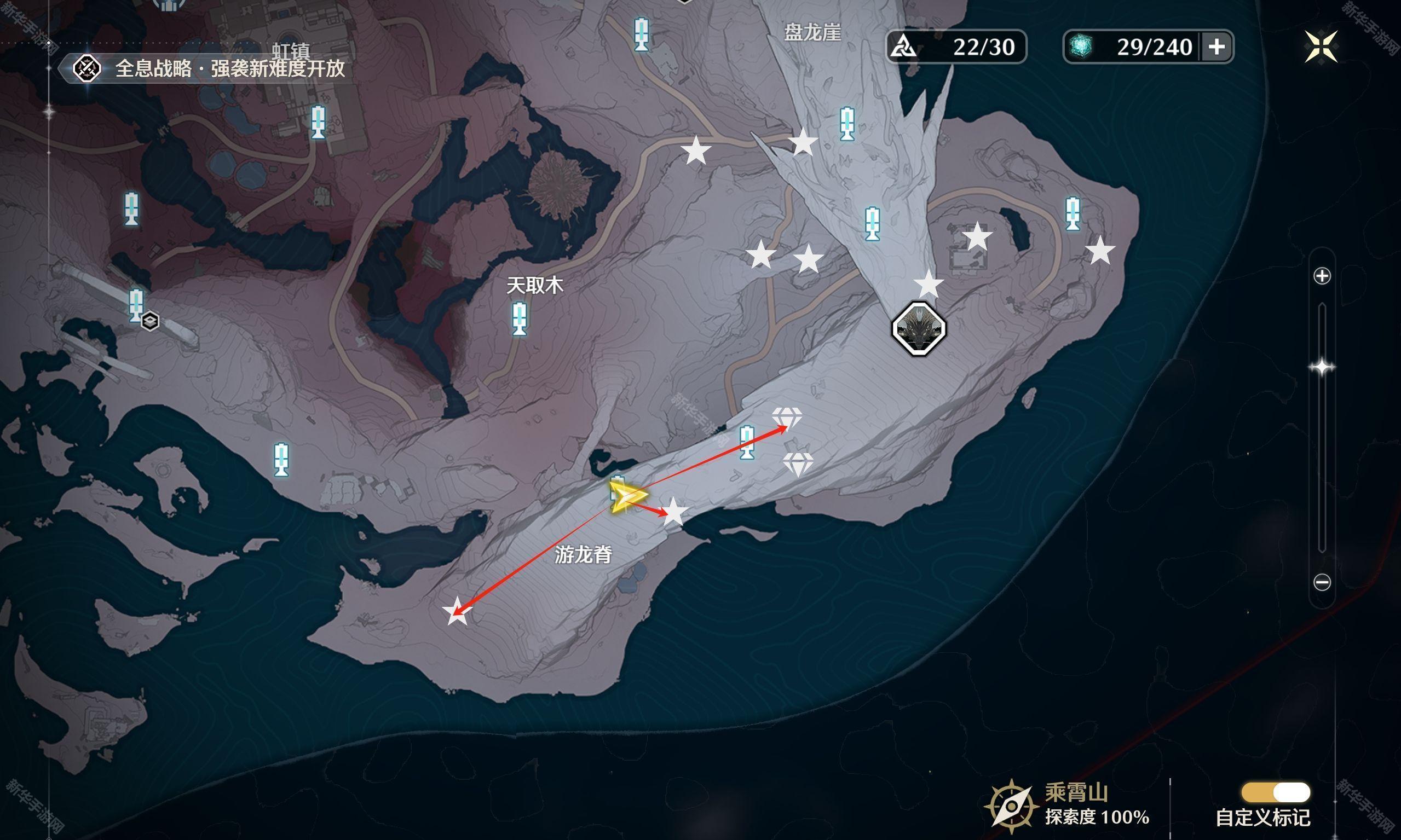Screen dimensions: 1401x840
Task: Select the teleport beacon below 天取木
Action: click(x=520, y=318)
